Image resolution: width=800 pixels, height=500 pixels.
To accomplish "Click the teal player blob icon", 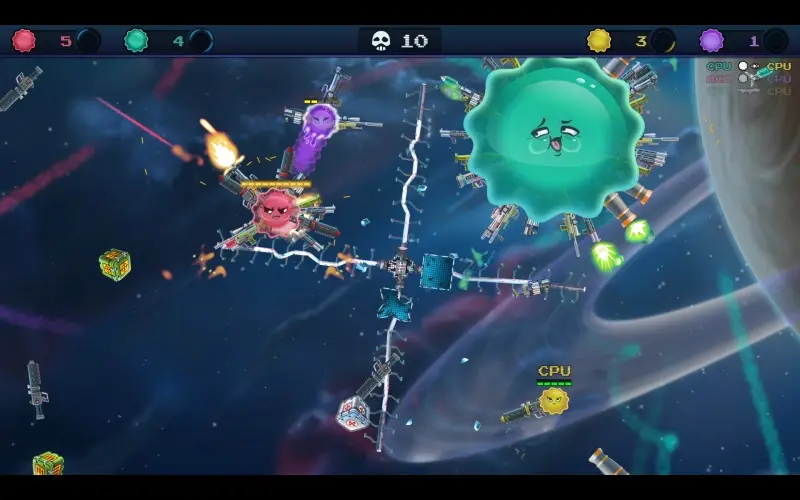I will coord(136,41).
